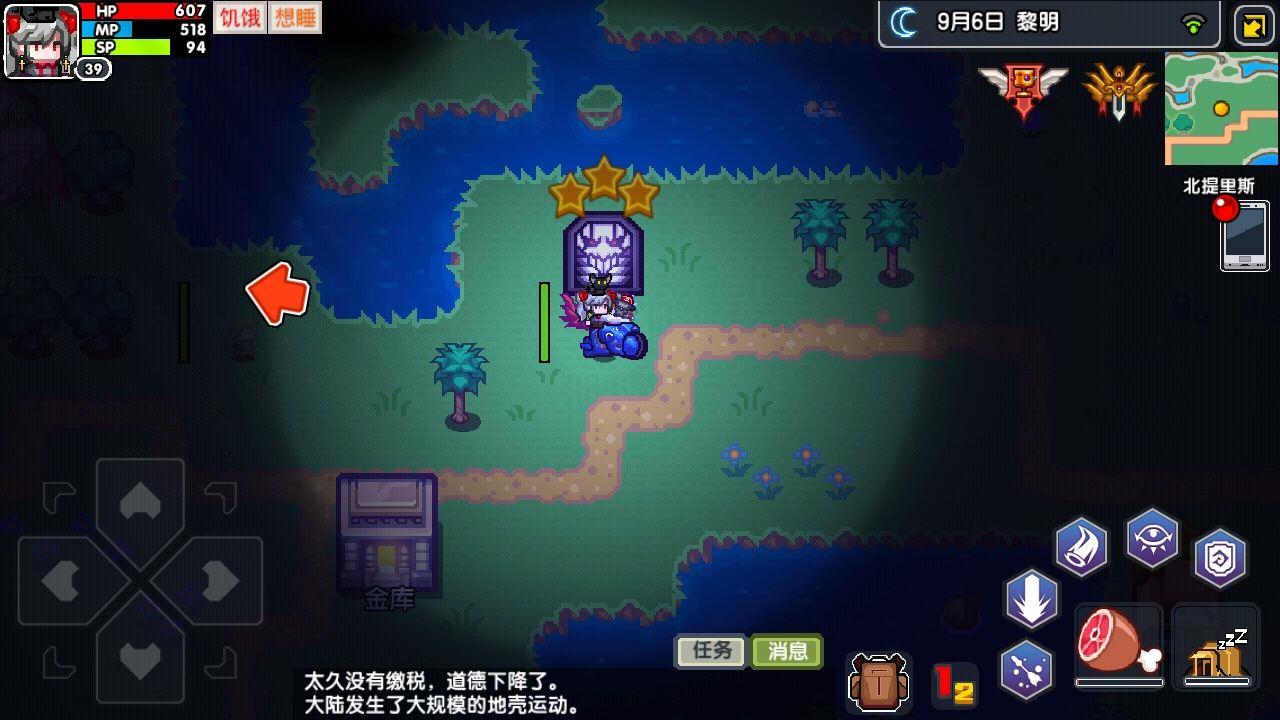
Task: Switch to the 消息 message tab
Action: 786,649
